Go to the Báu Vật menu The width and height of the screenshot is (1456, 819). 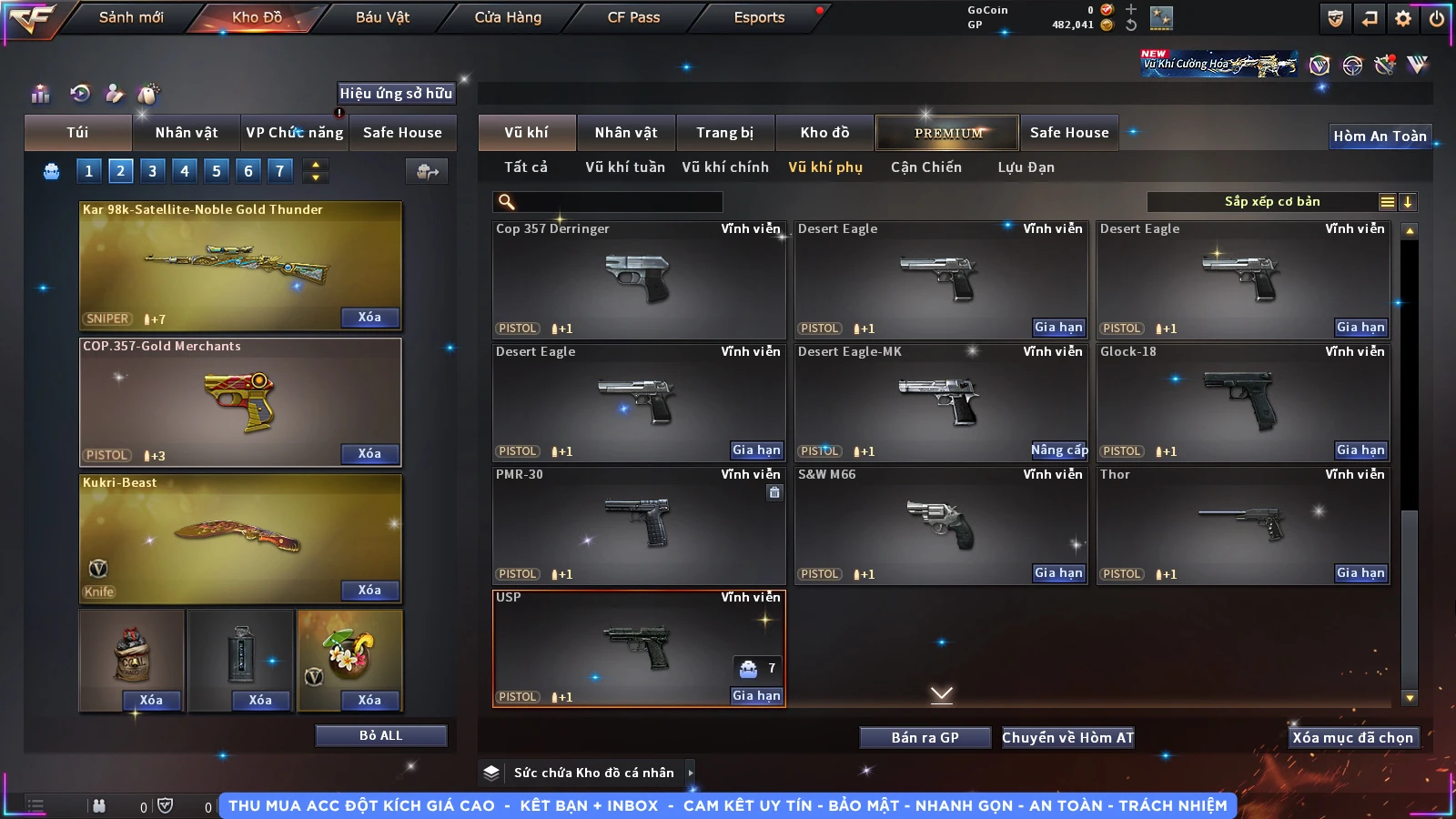(382, 17)
